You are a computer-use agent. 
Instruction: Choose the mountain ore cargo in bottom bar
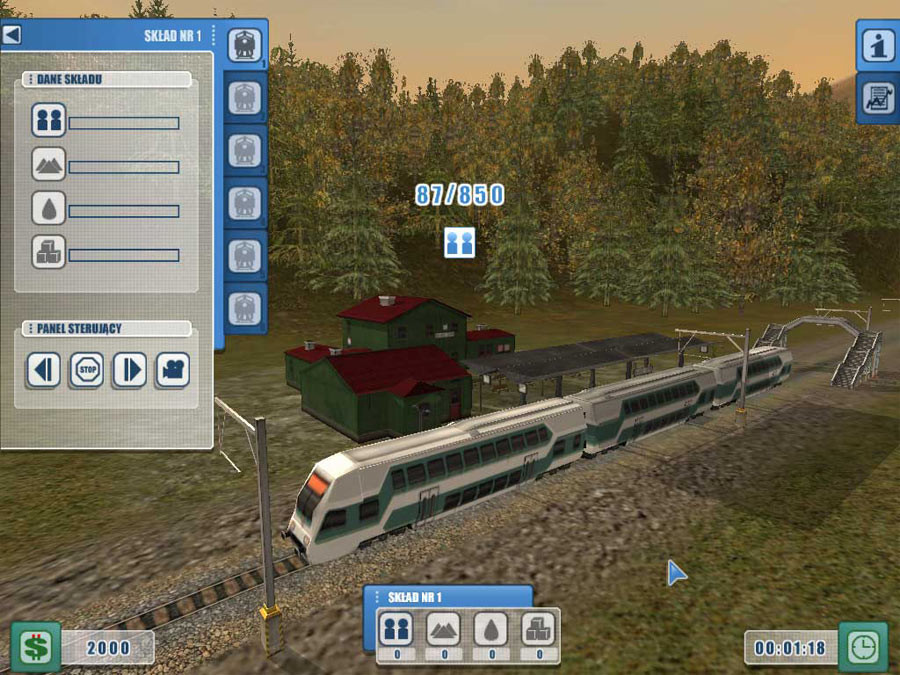coord(444,629)
